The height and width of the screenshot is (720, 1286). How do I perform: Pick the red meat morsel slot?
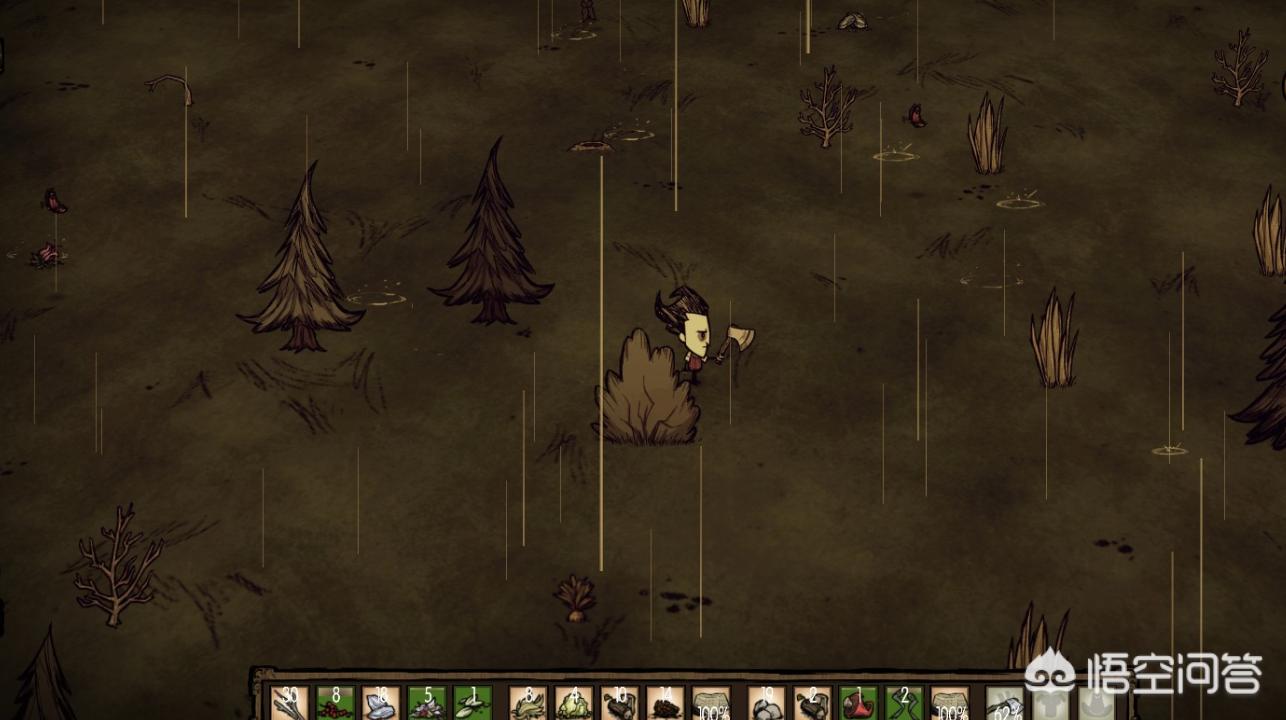858,703
